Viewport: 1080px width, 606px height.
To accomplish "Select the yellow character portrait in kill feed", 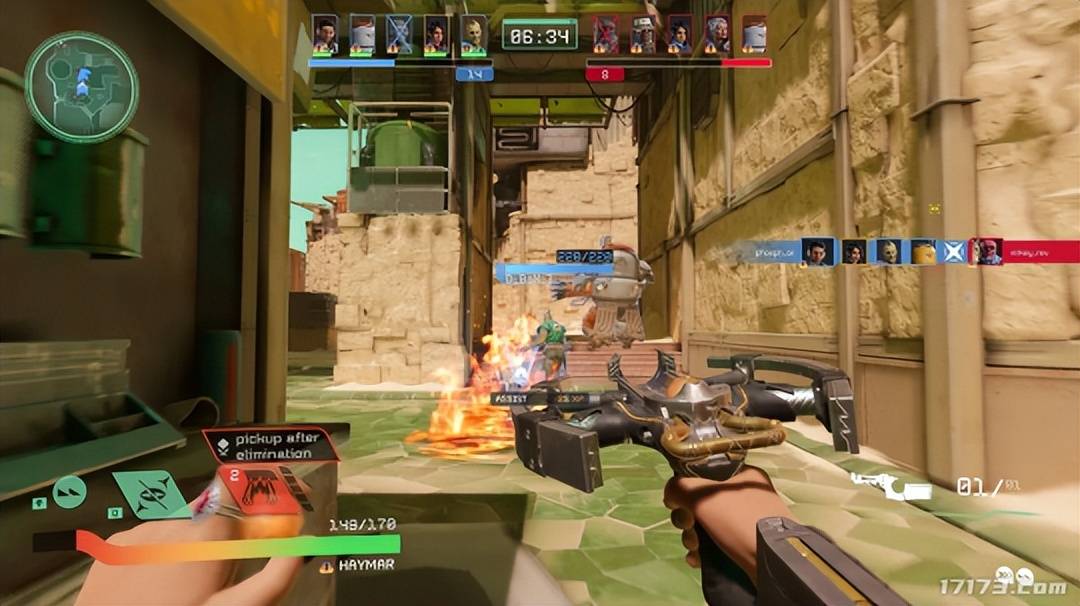I will tap(922, 251).
